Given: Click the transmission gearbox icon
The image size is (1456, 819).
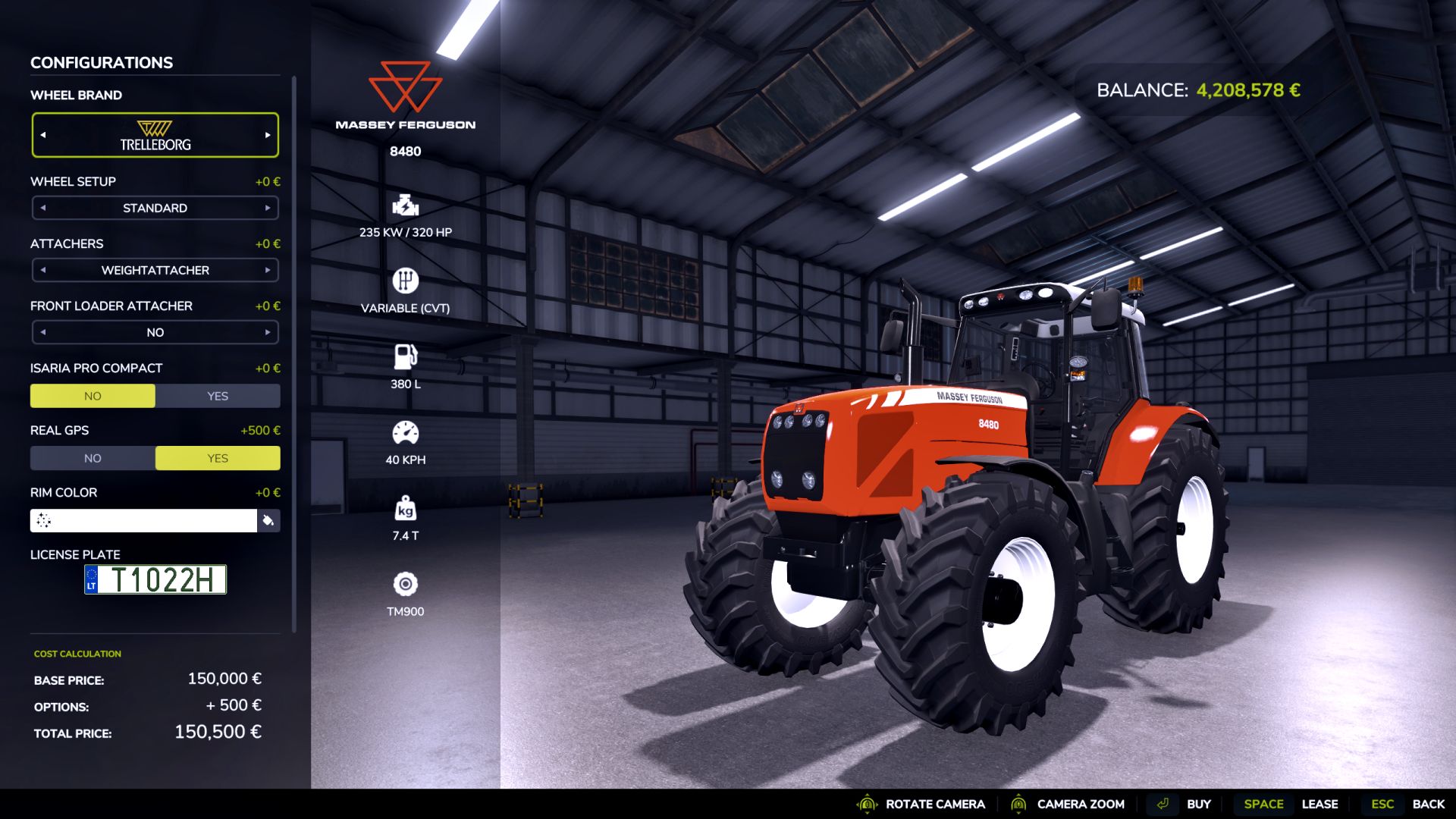Looking at the screenshot, I should 406,280.
